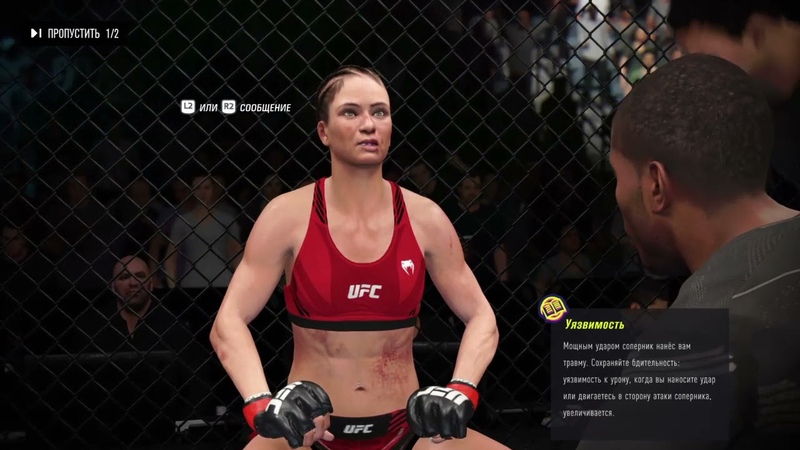Screen dimensions: 800x450
Task: Skip the cutscene via the Пропустить label
Action: [74, 34]
